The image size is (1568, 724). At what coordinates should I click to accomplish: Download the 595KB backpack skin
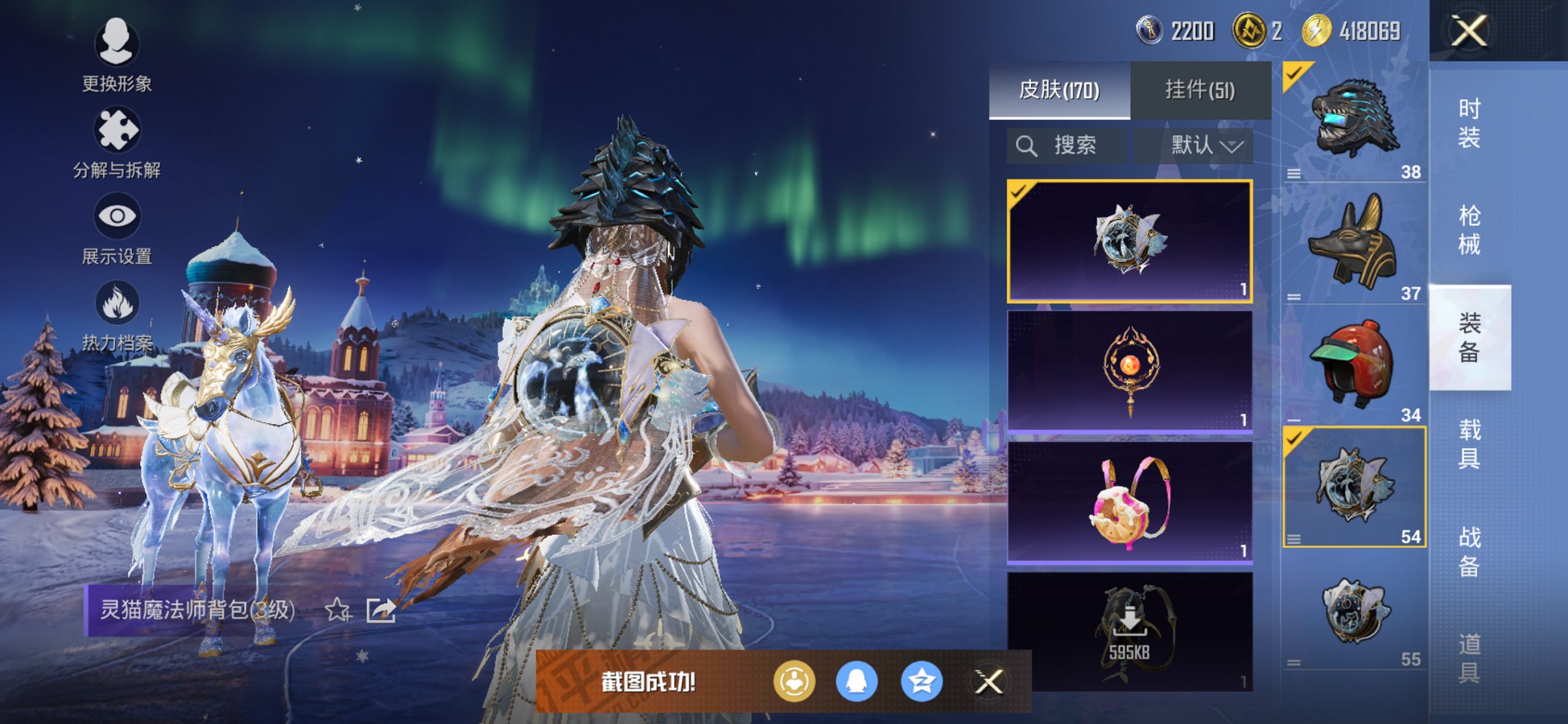1129,630
